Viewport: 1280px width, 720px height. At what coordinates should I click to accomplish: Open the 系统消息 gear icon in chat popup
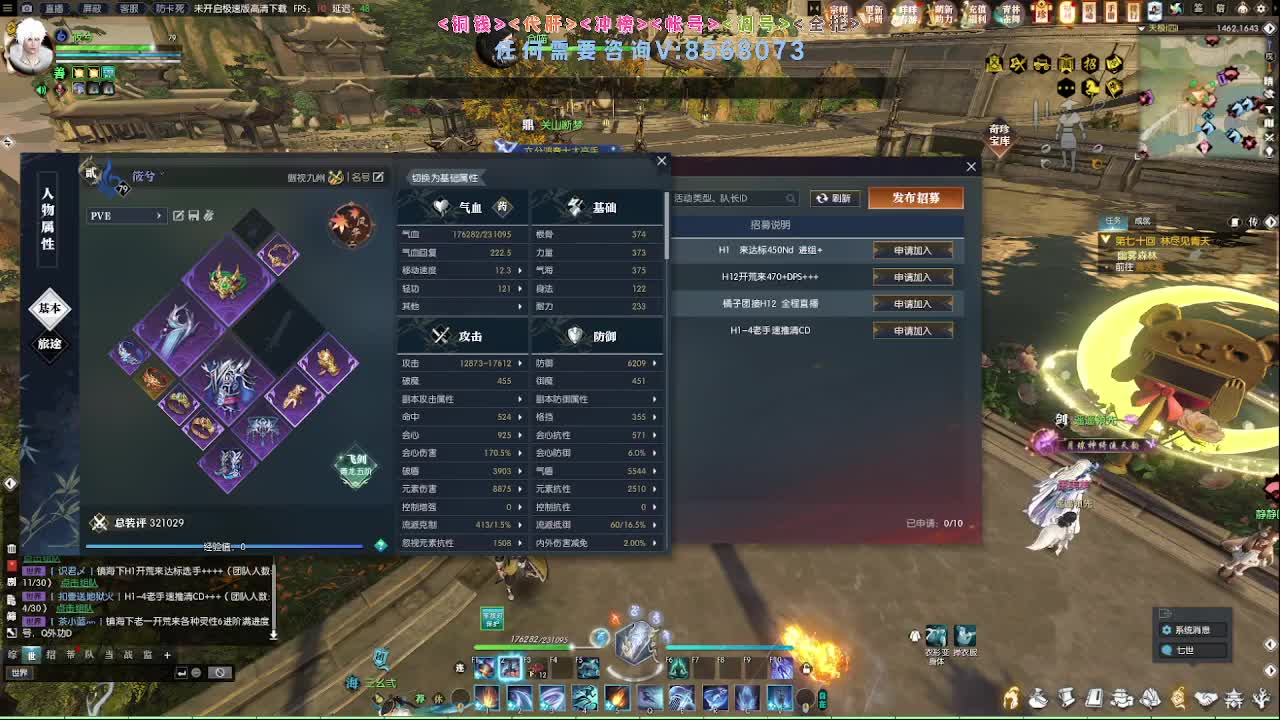click(x=1168, y=630)
